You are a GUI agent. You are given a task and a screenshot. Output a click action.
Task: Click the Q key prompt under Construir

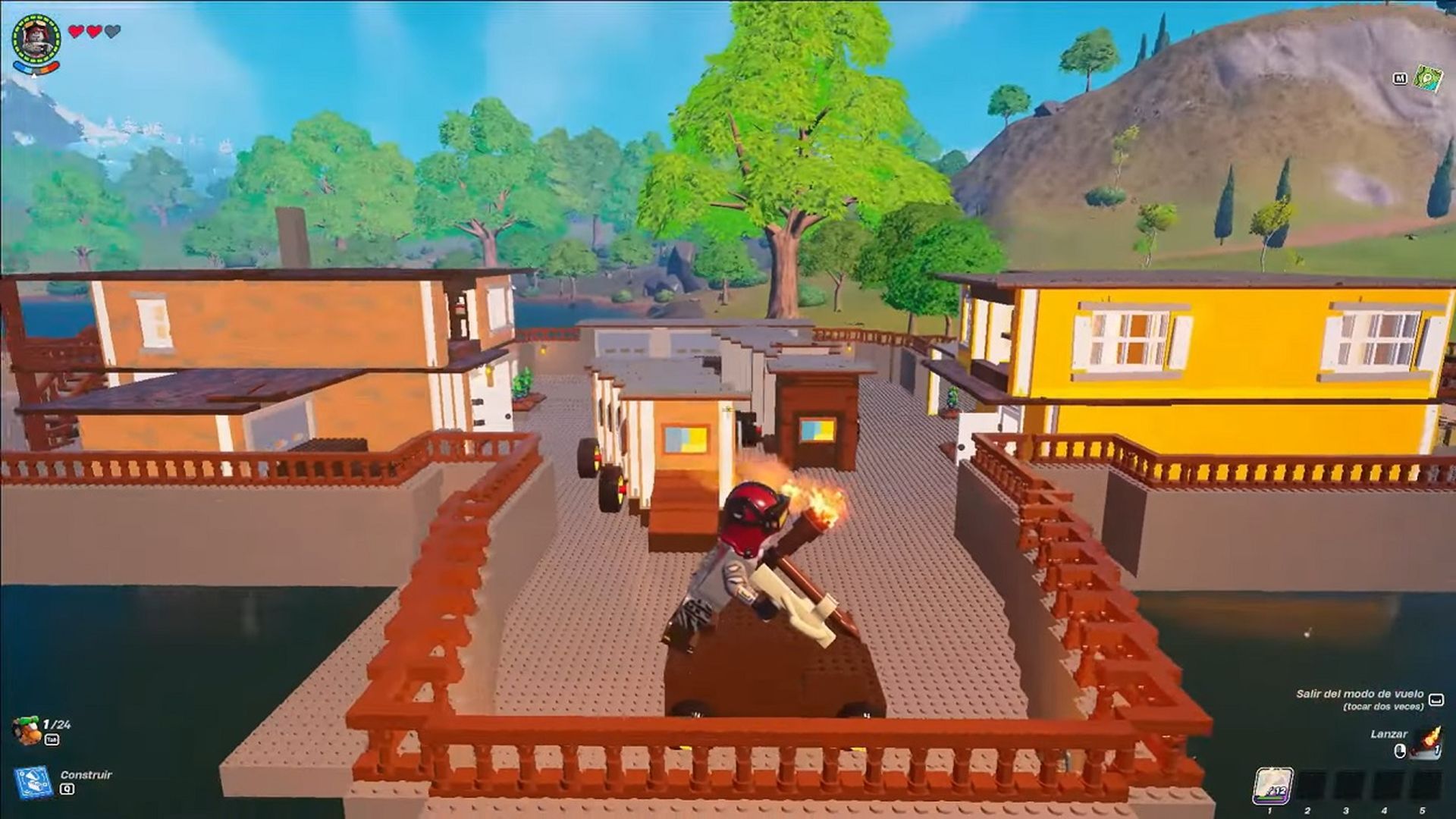pyautogui.click(x=67, y=789)
